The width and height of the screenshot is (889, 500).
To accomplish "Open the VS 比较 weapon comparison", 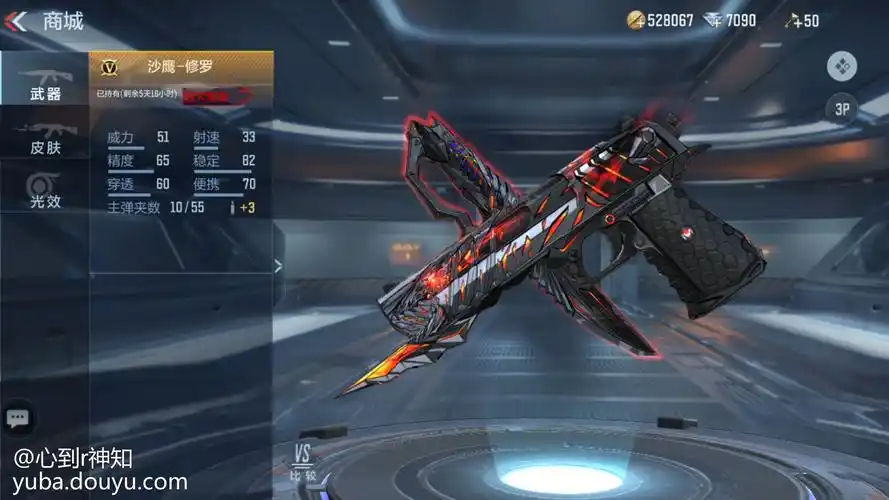I will [x=303, y=463].
